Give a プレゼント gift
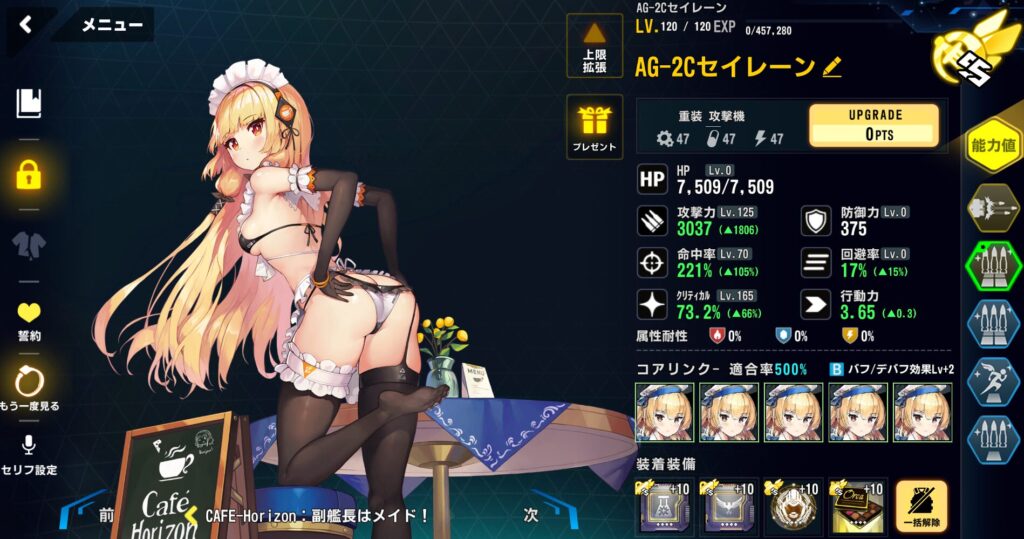1024x539 pixels. (594, 128)
